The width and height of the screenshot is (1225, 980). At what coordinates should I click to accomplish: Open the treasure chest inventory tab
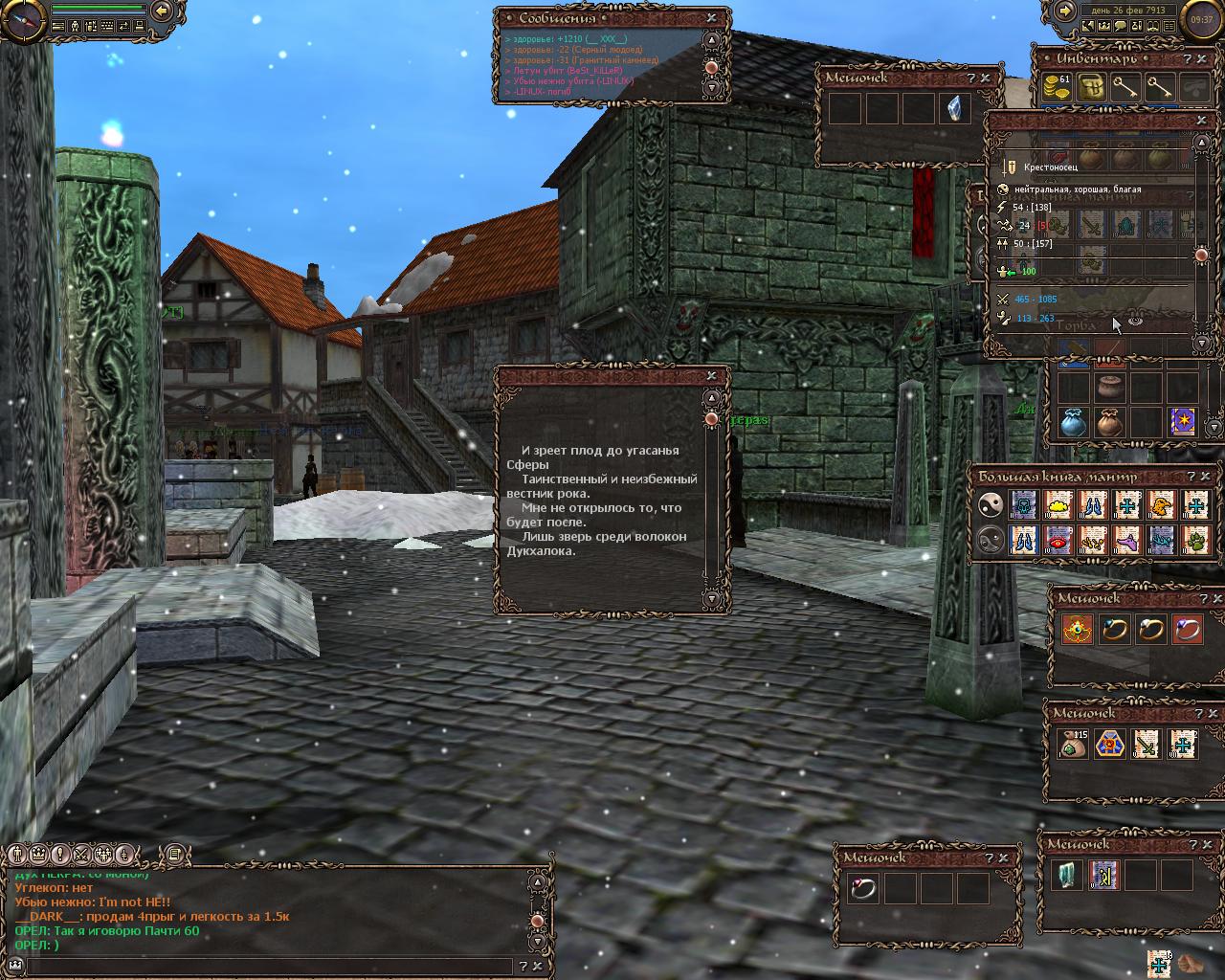(1092, 88)
